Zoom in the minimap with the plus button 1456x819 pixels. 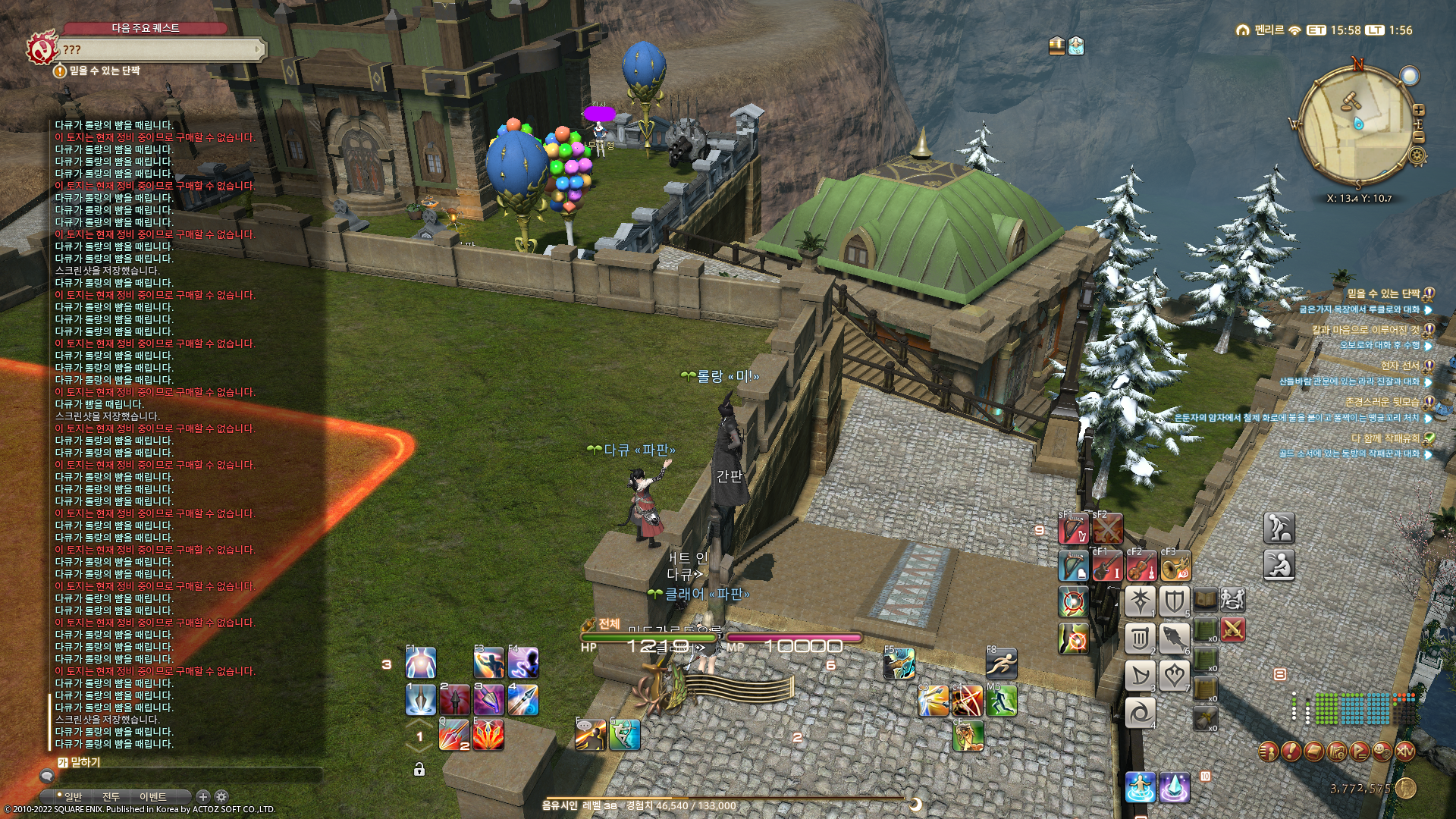[1419, 111]
